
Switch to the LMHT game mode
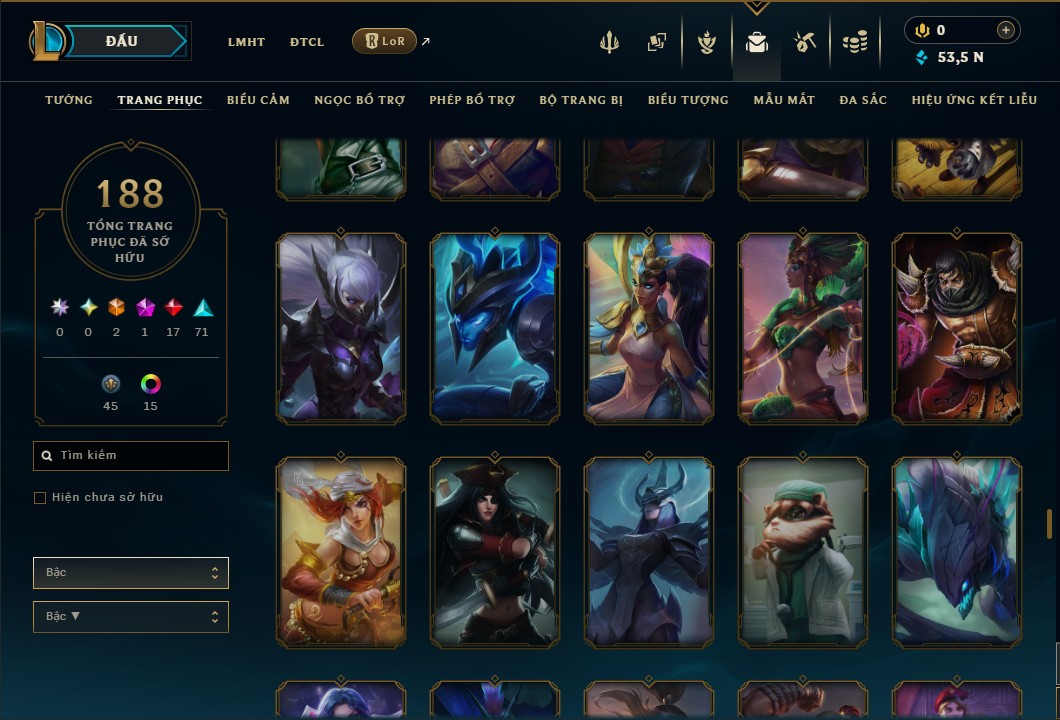(x=246, y=42)
